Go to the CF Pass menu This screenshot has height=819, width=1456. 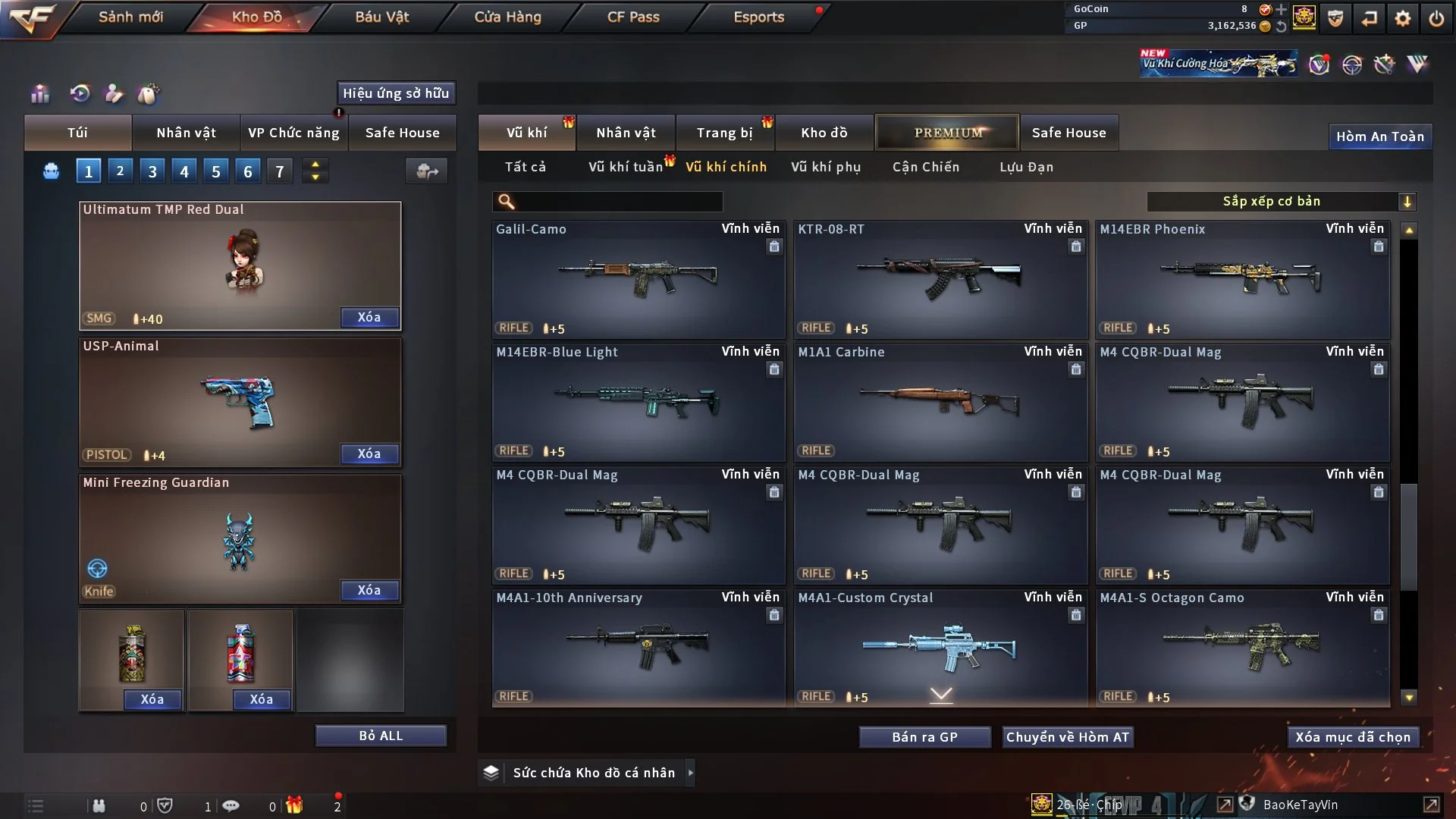tap(633, 17)
